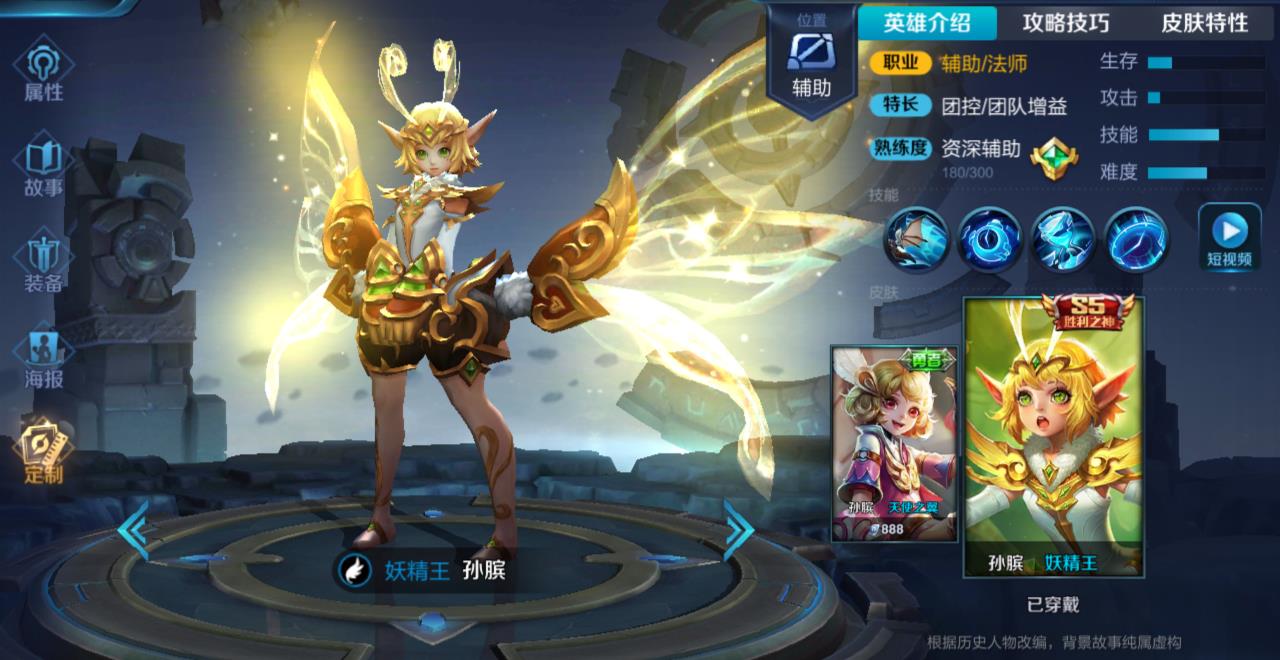Click the 辅助 position badge
The image size is (1280, 660).
click(811, 60)
